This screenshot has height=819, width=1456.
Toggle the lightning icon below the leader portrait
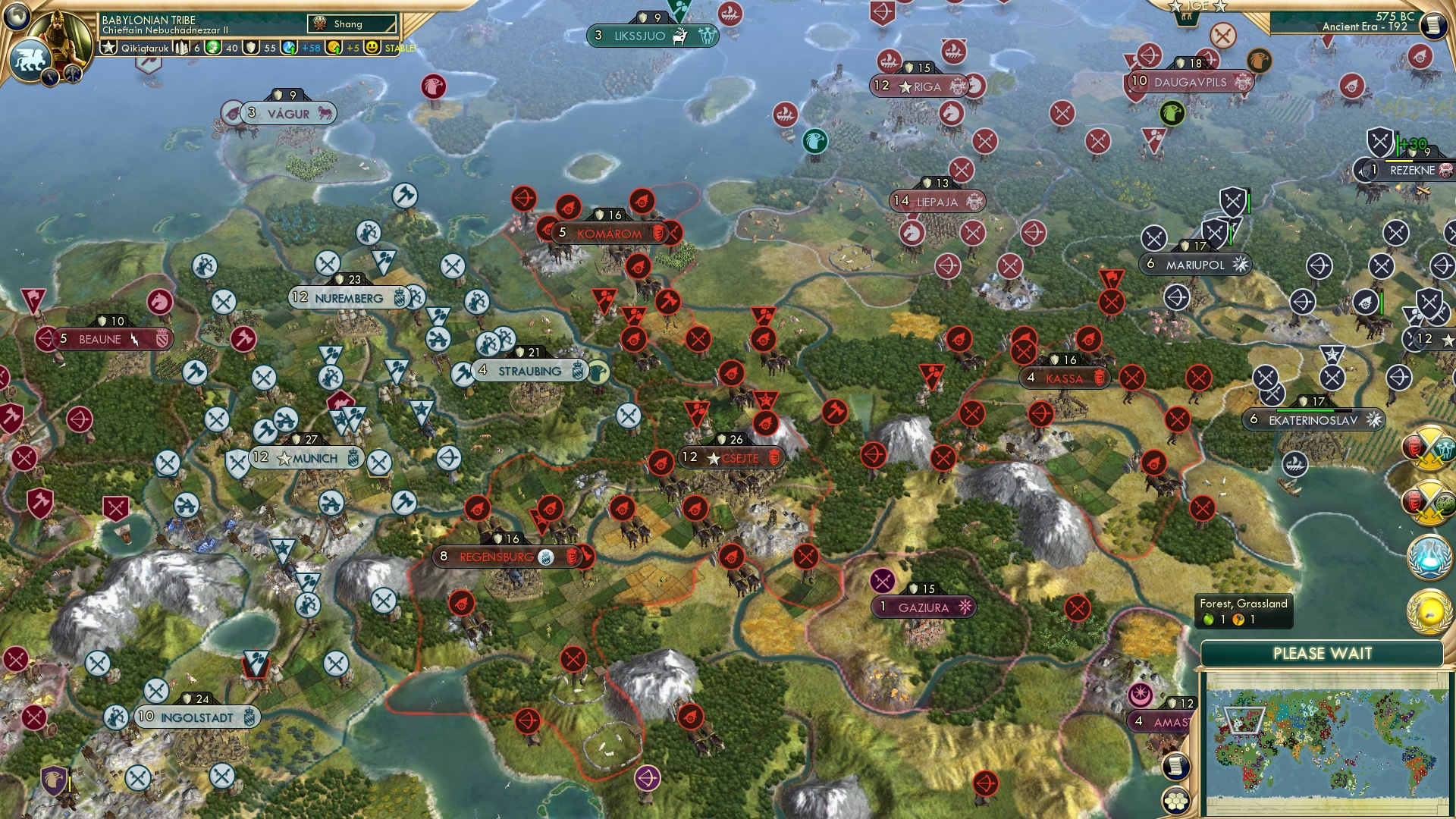point(50,76)
